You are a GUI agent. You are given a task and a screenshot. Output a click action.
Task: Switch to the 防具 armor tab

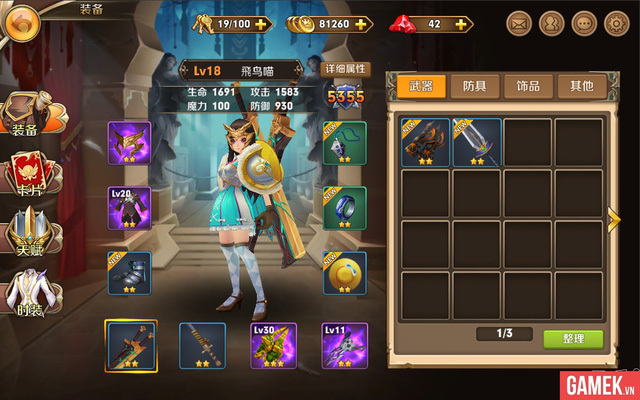tap(474, 86)
